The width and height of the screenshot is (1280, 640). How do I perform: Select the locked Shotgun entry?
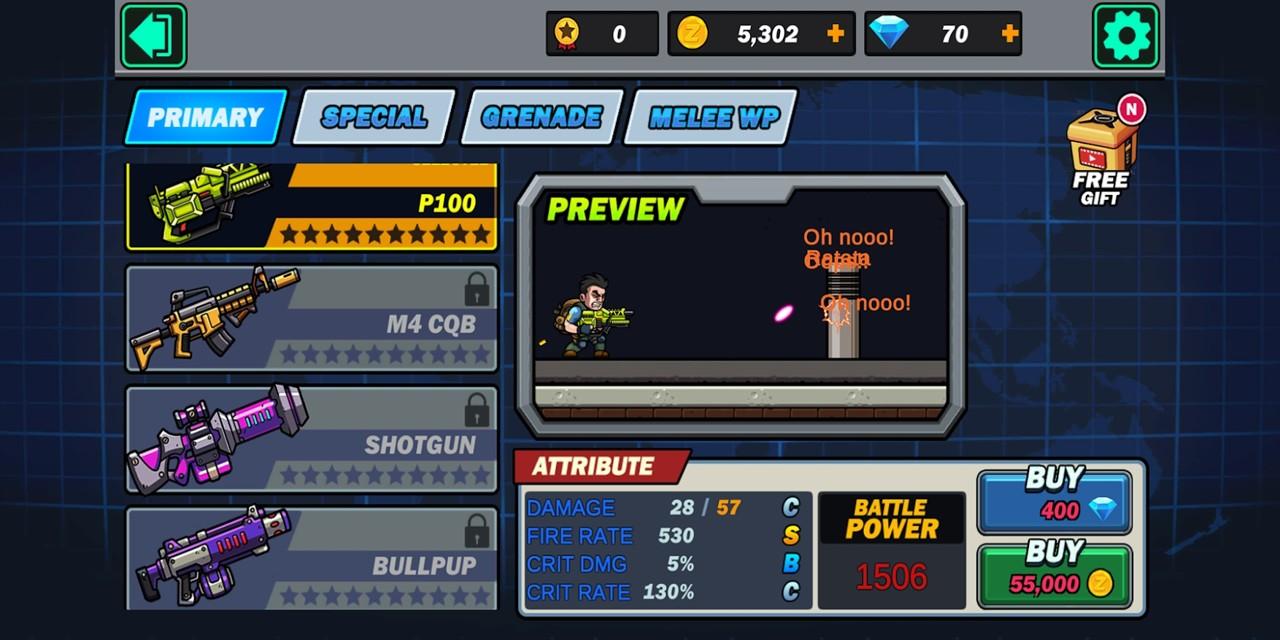(312, 440)
